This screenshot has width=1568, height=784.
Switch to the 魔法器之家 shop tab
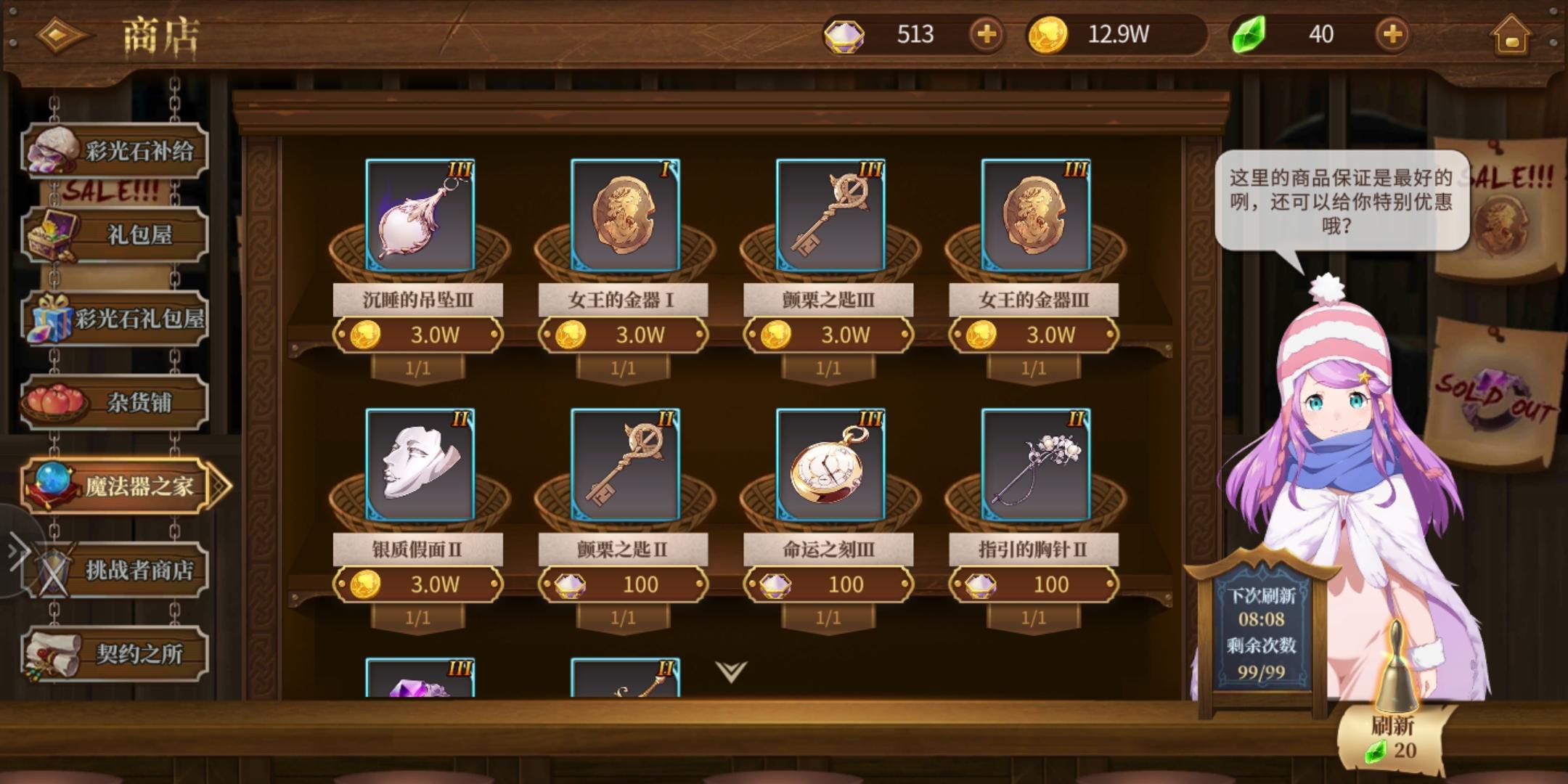116,487
